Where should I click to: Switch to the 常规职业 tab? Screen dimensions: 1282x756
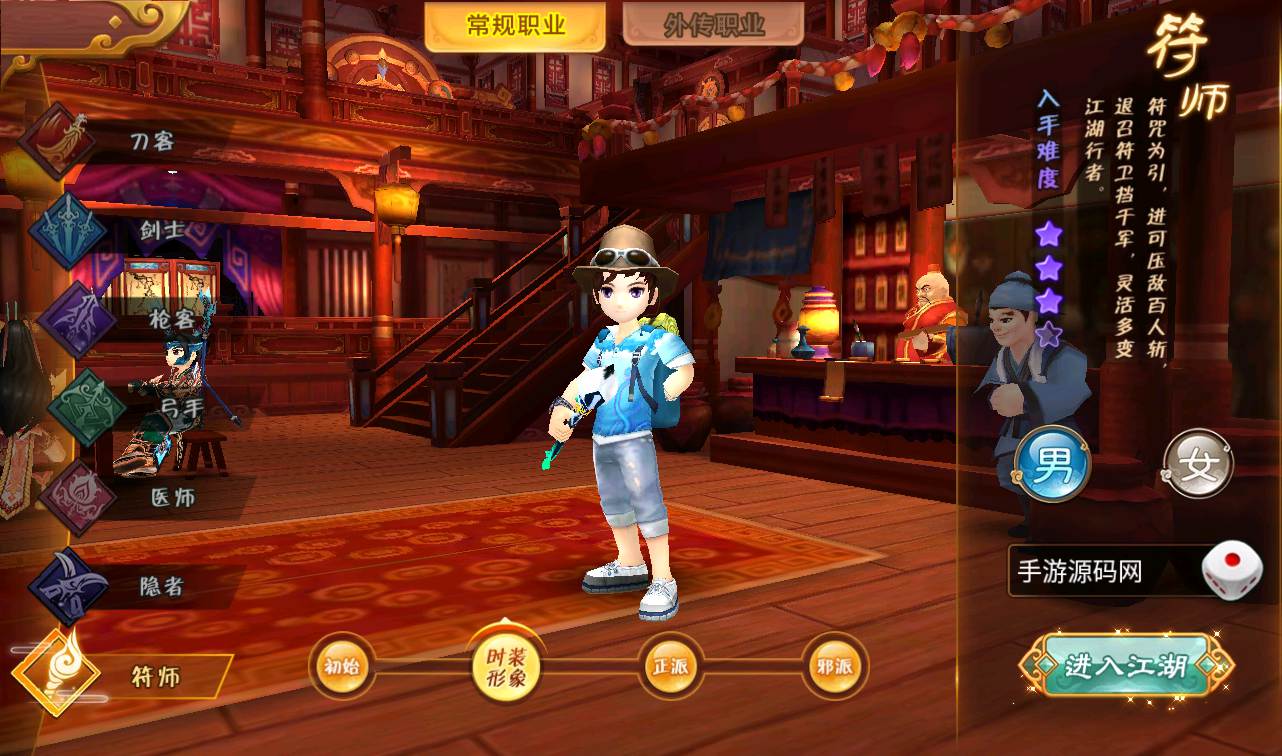515,26
